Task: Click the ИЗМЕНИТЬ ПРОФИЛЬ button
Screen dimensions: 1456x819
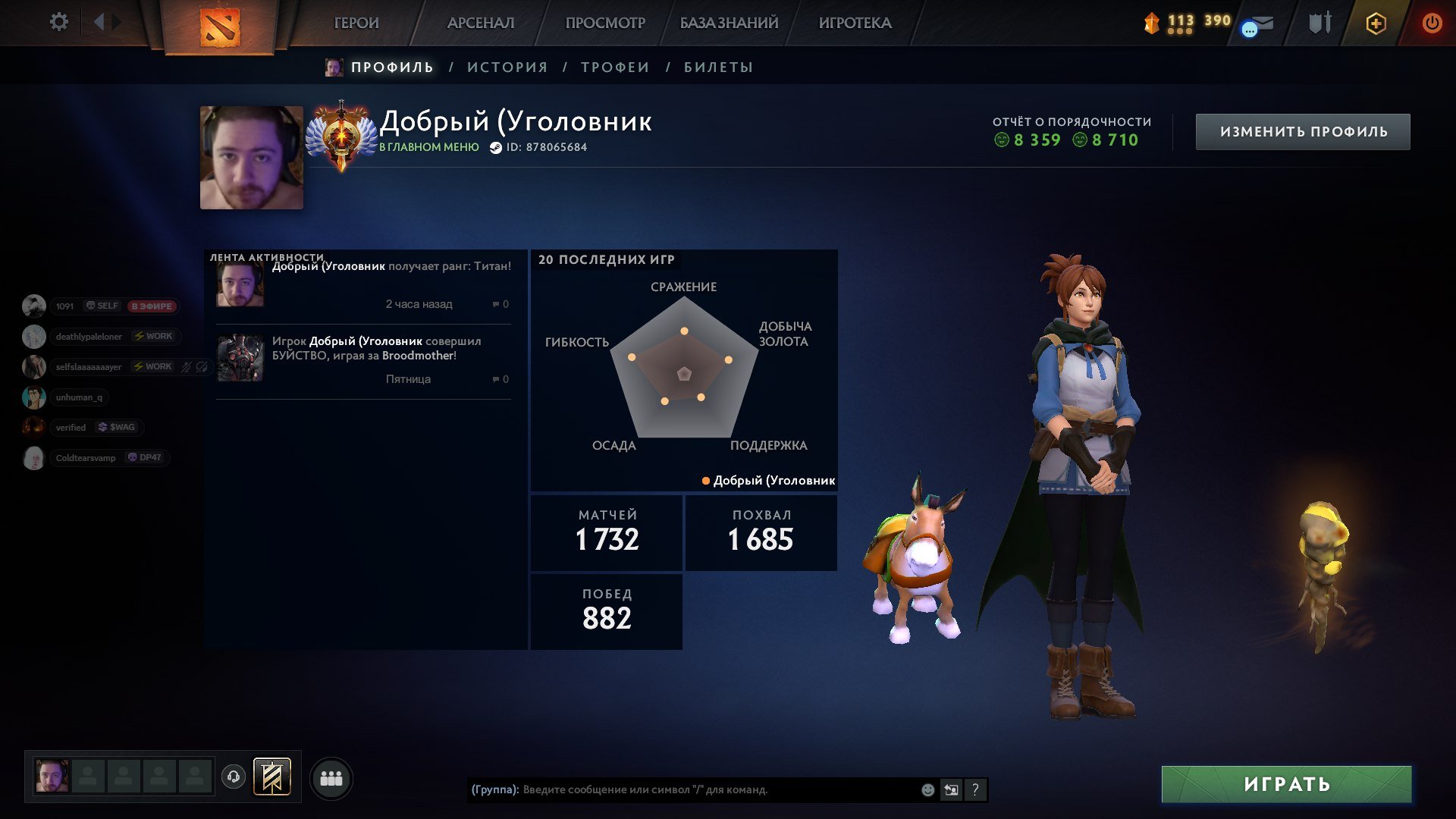Action: [1303, 130]
